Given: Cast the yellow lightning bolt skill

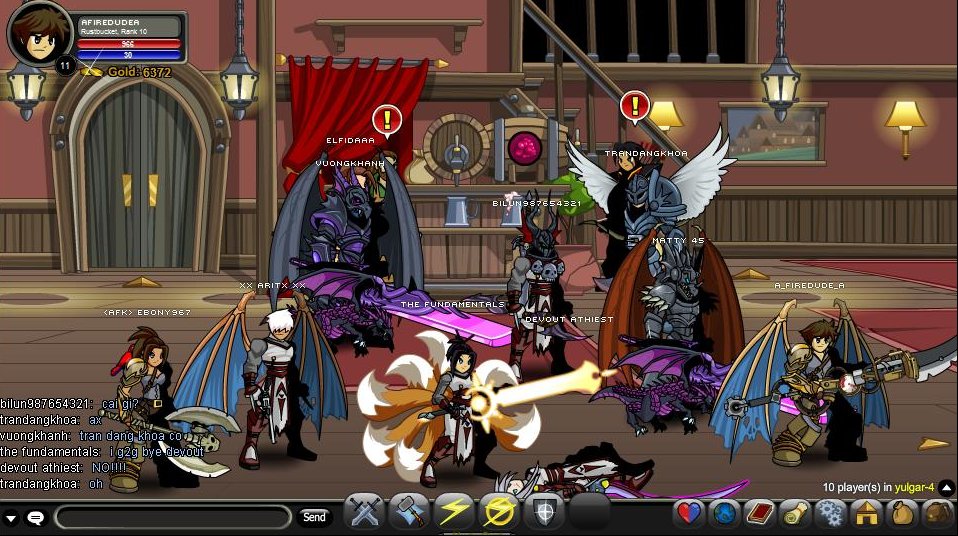Looking at the screenshot, I should point(454,512).
